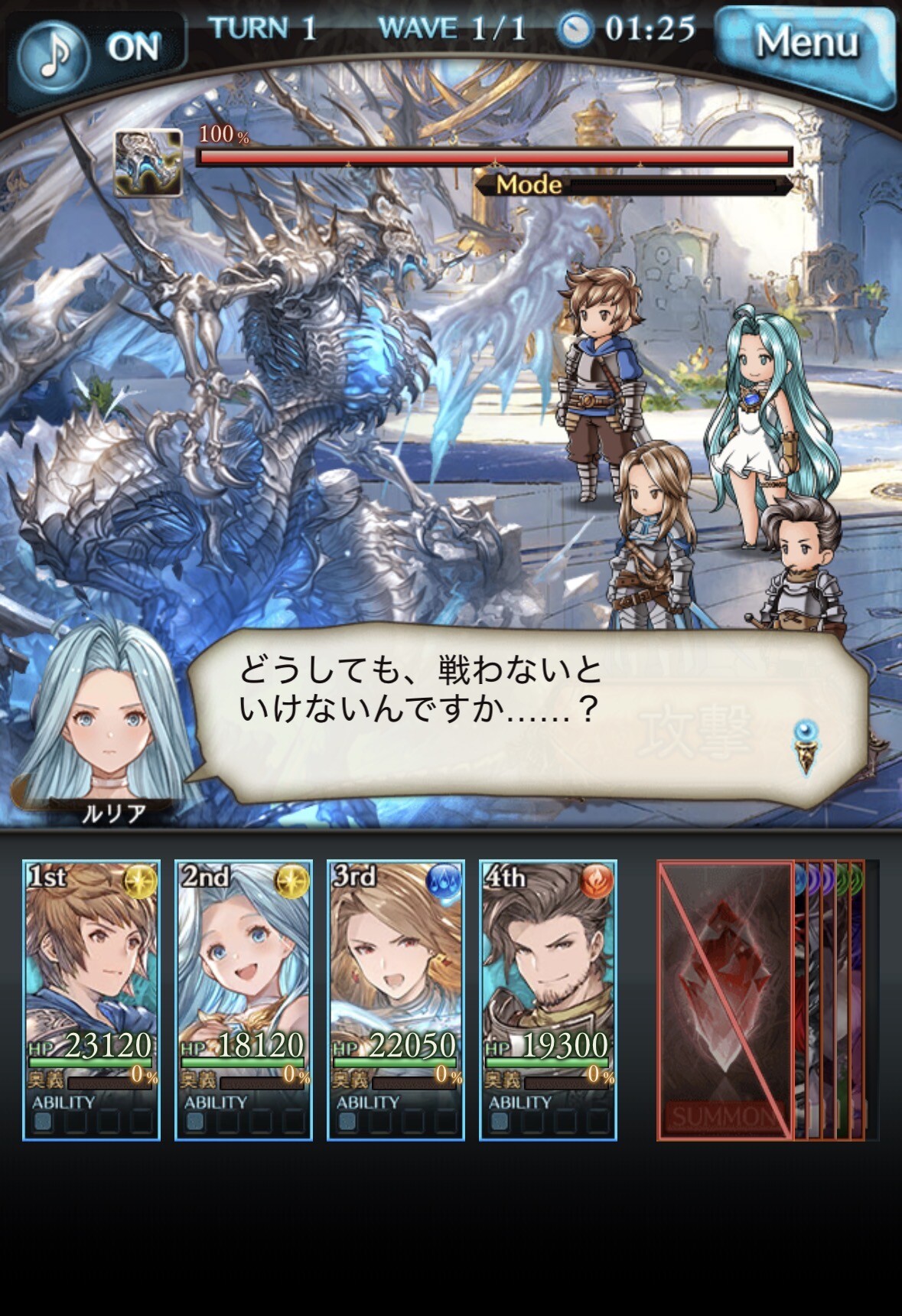Choose the 3rd party member card
902x1316 pixels.
[396, 999]
